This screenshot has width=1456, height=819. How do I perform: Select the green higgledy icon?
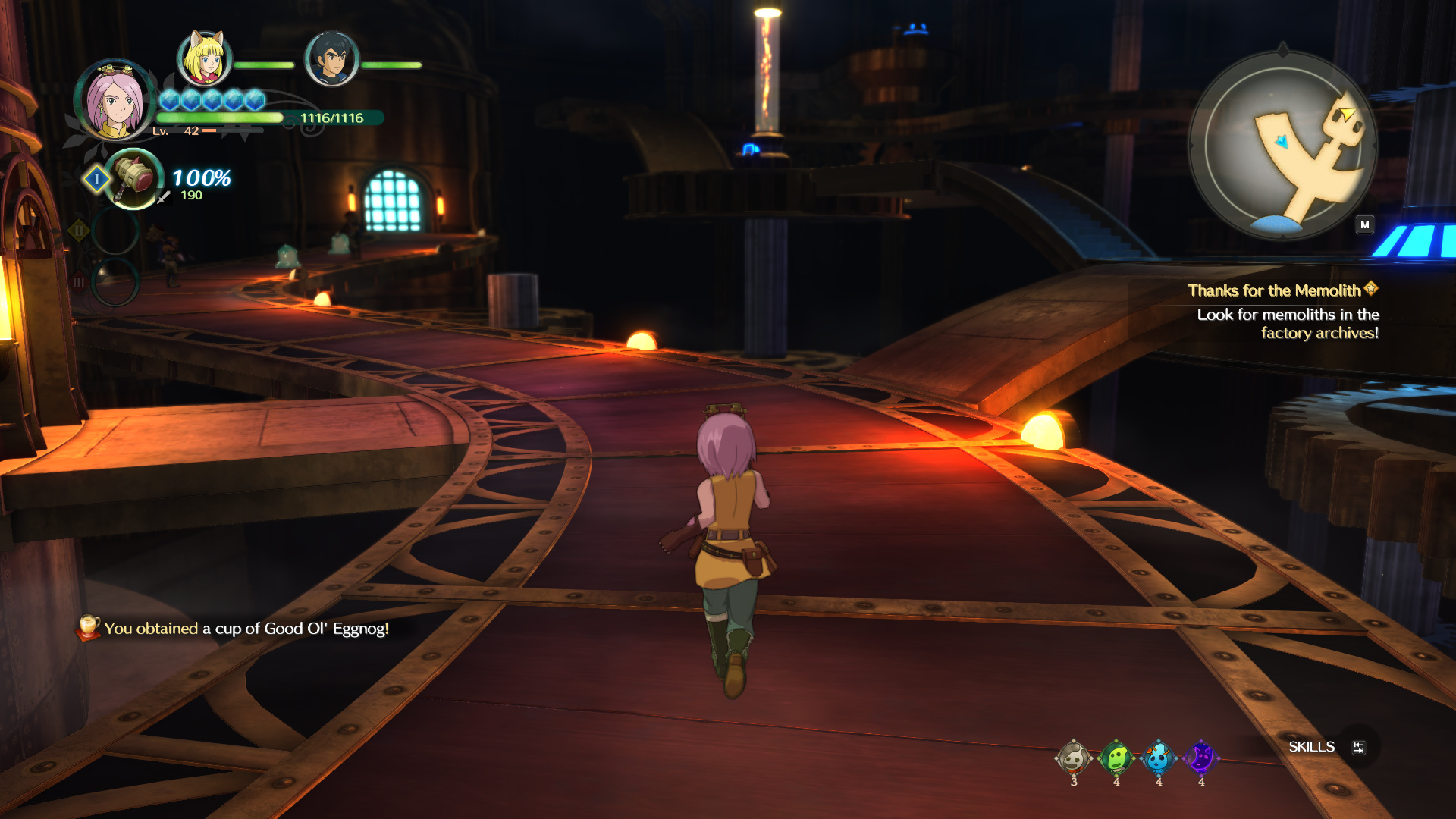coord(1116,758)
